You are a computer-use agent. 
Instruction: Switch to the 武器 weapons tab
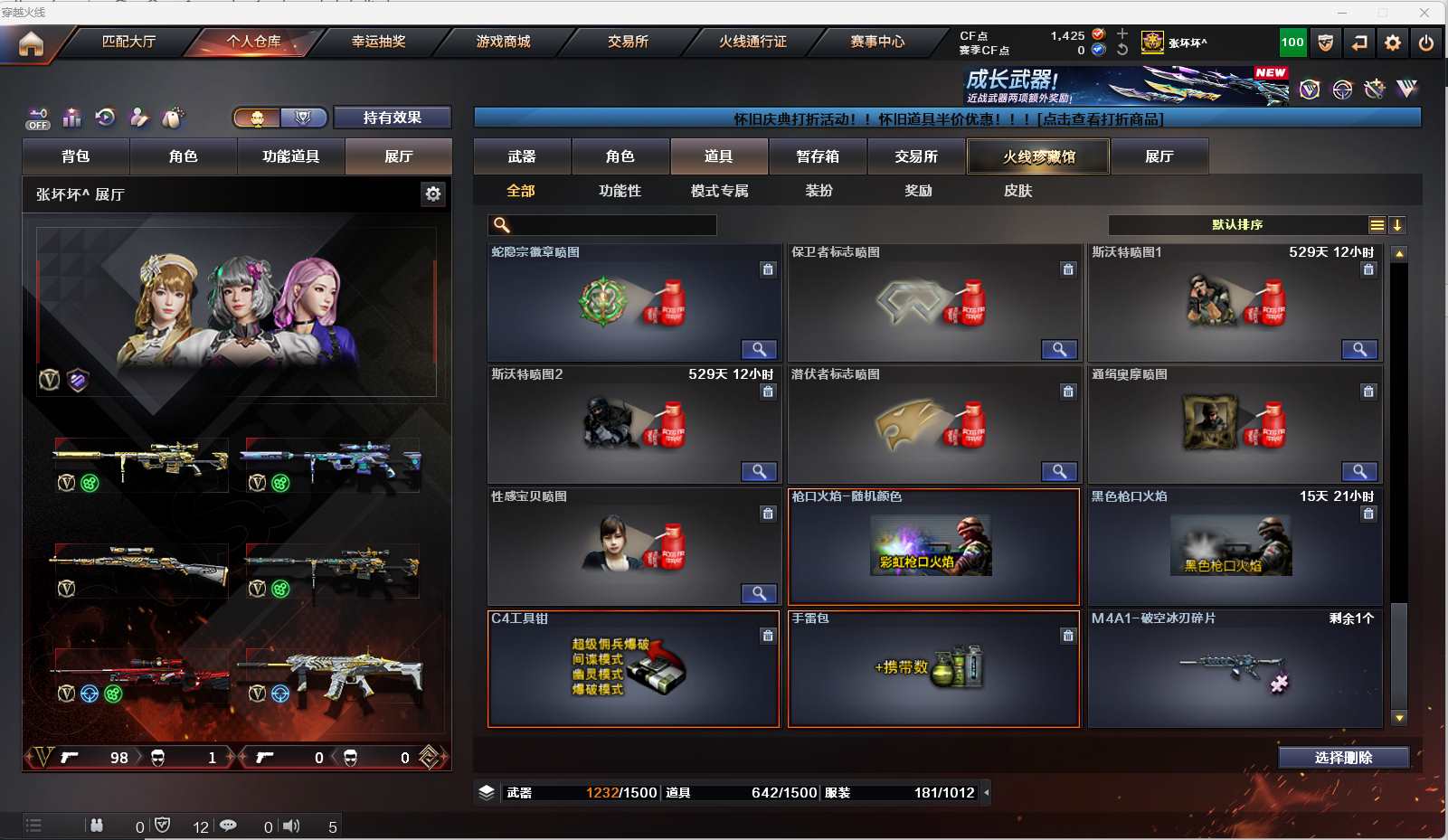click(522, 156)
